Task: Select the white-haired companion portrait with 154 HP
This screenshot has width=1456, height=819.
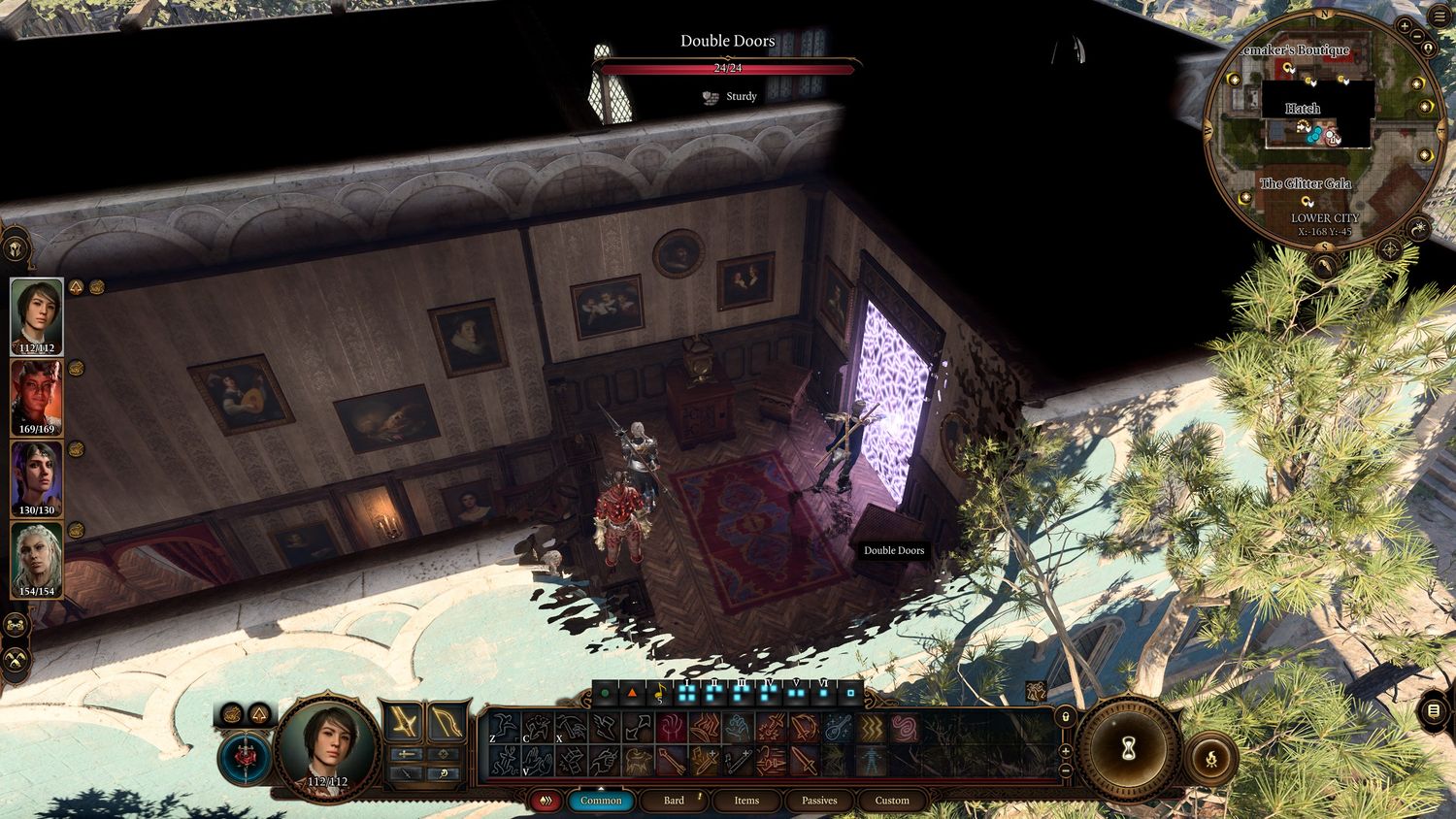Action: tap(37, 560)
